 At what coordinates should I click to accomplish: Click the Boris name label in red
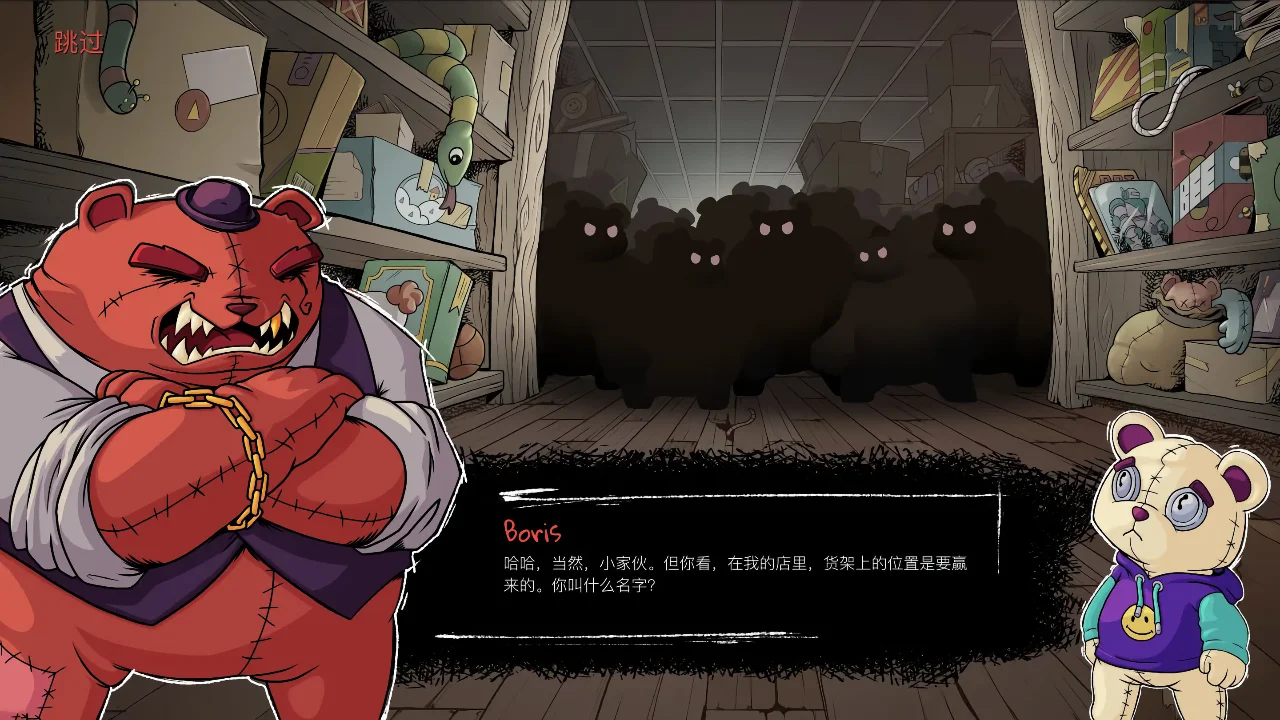click(x=533, y=533)
